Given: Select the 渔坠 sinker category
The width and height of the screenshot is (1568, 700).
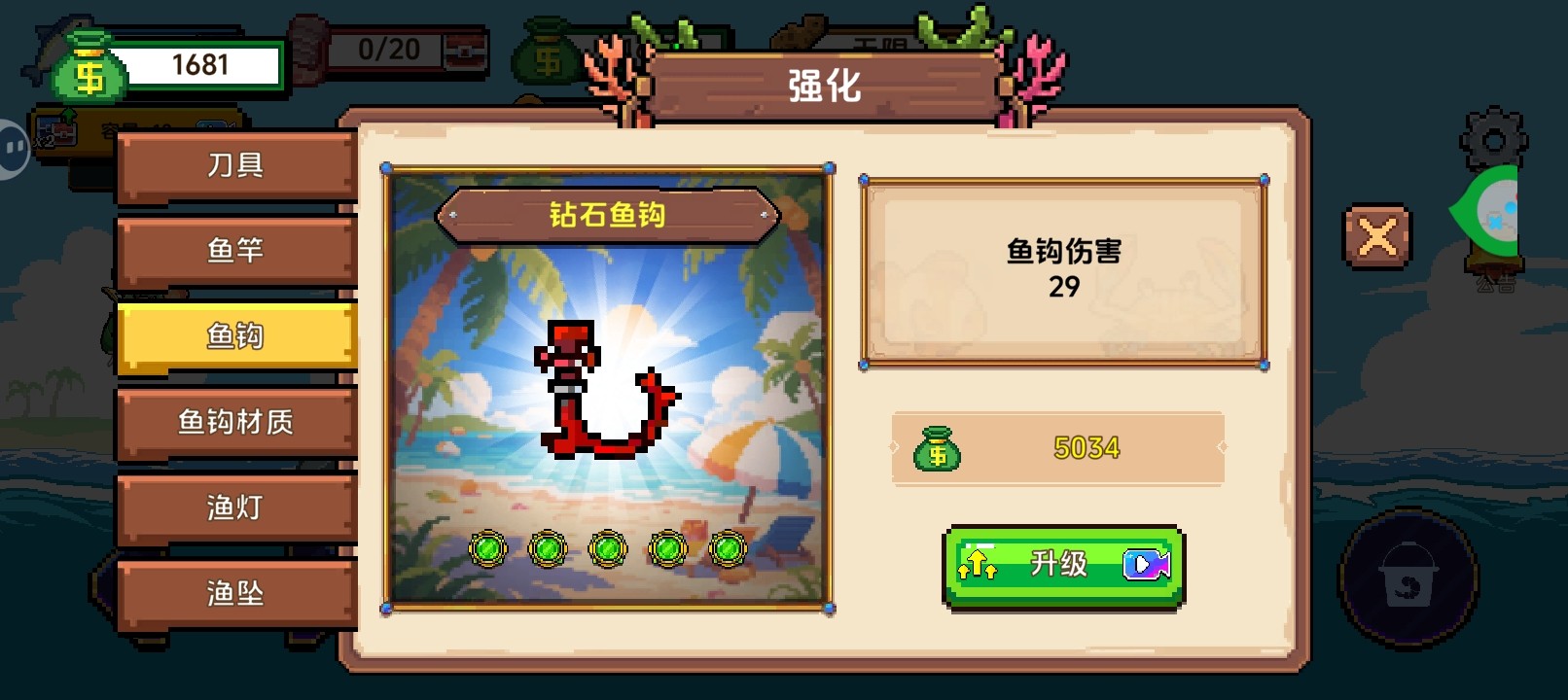Looking at the screenshot, I should [x=234, y=592].
